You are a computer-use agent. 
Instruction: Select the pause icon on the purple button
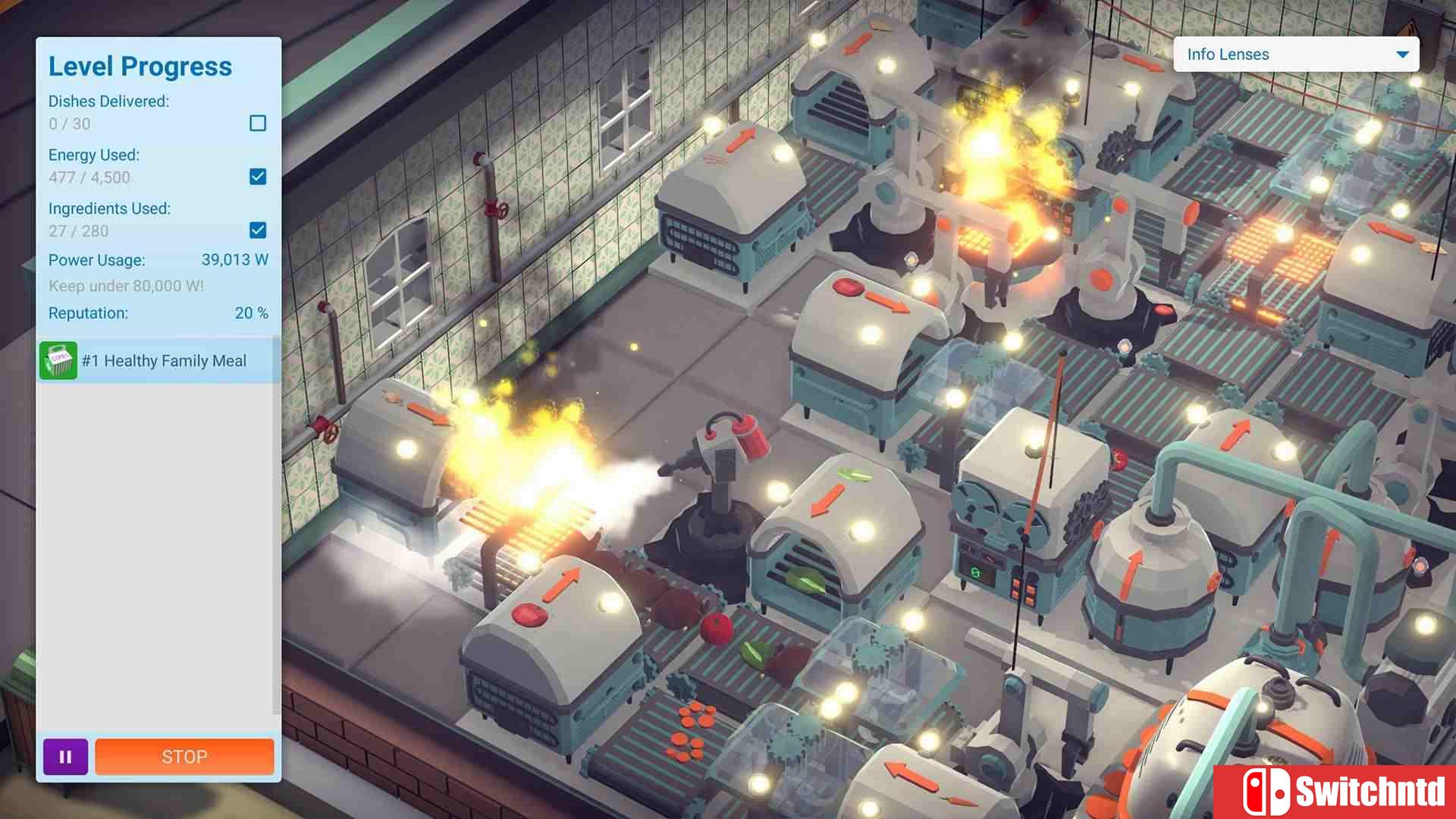tap(65, 756)
